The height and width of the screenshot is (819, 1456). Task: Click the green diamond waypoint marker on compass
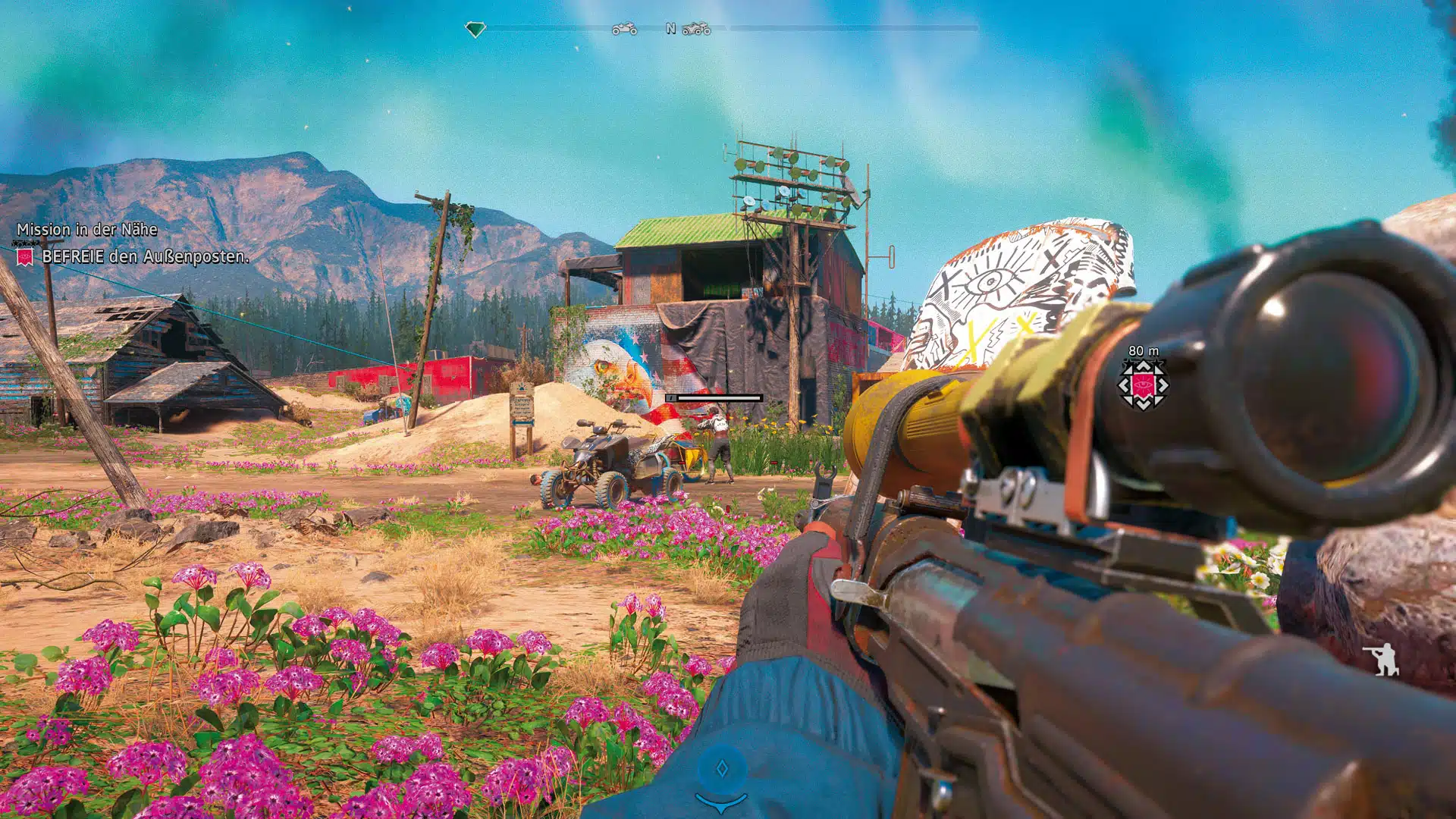[x=476, y=29]
